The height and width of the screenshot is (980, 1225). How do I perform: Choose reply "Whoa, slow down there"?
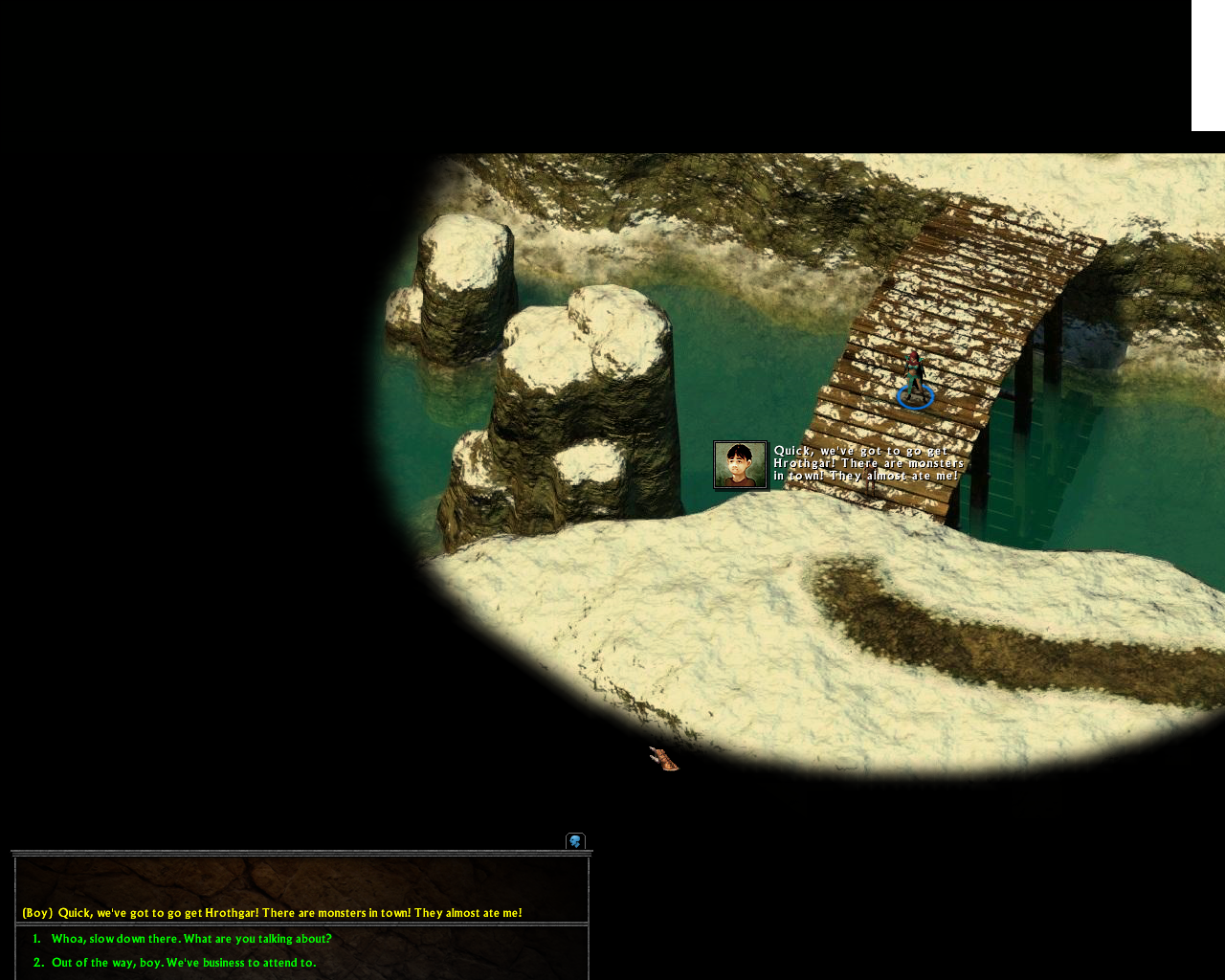click(x=191, y=939)
